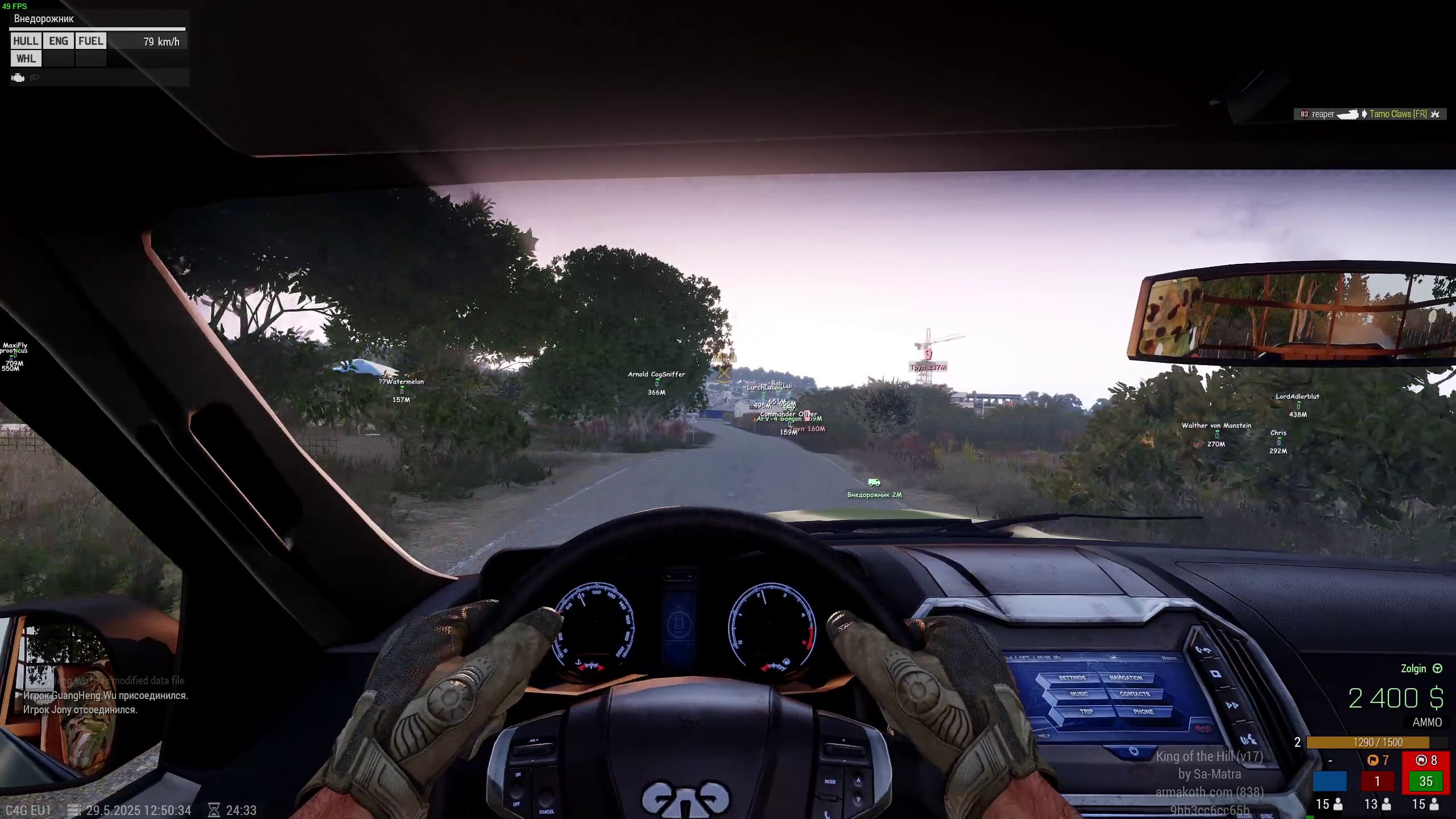Click the hourglass match timer icon
1456x819 pixels.
pyautogui.click(x=214, y=810)
